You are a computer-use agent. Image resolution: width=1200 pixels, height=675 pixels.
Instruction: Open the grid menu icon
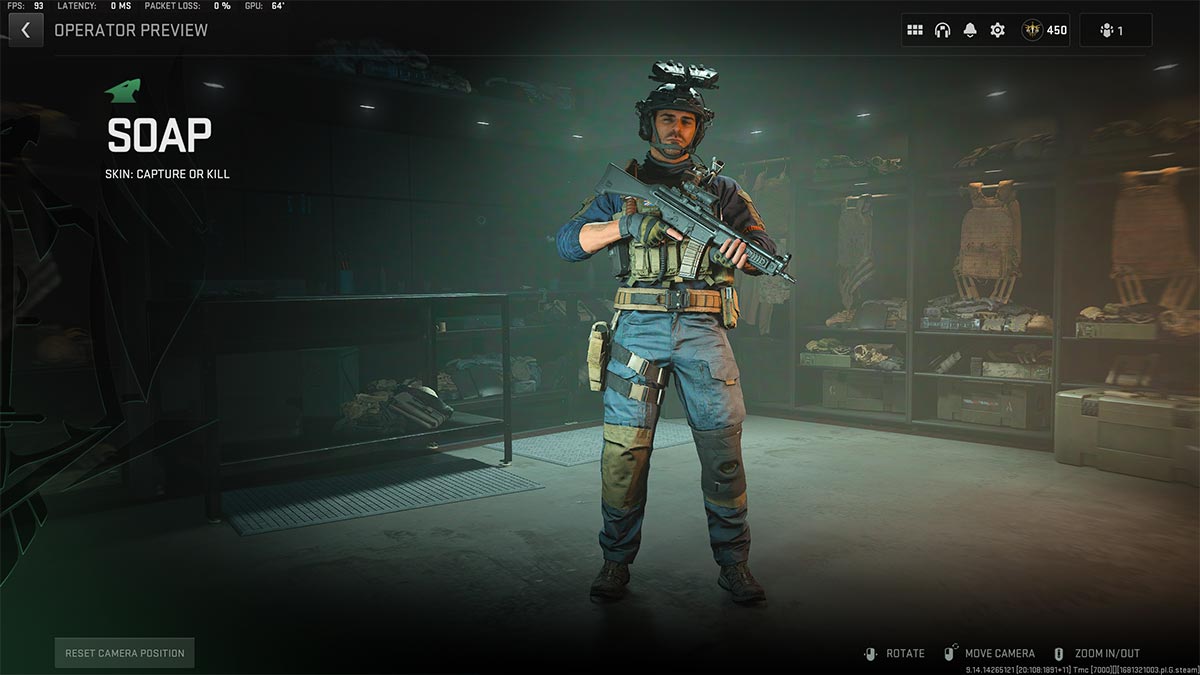pos(914,30)
